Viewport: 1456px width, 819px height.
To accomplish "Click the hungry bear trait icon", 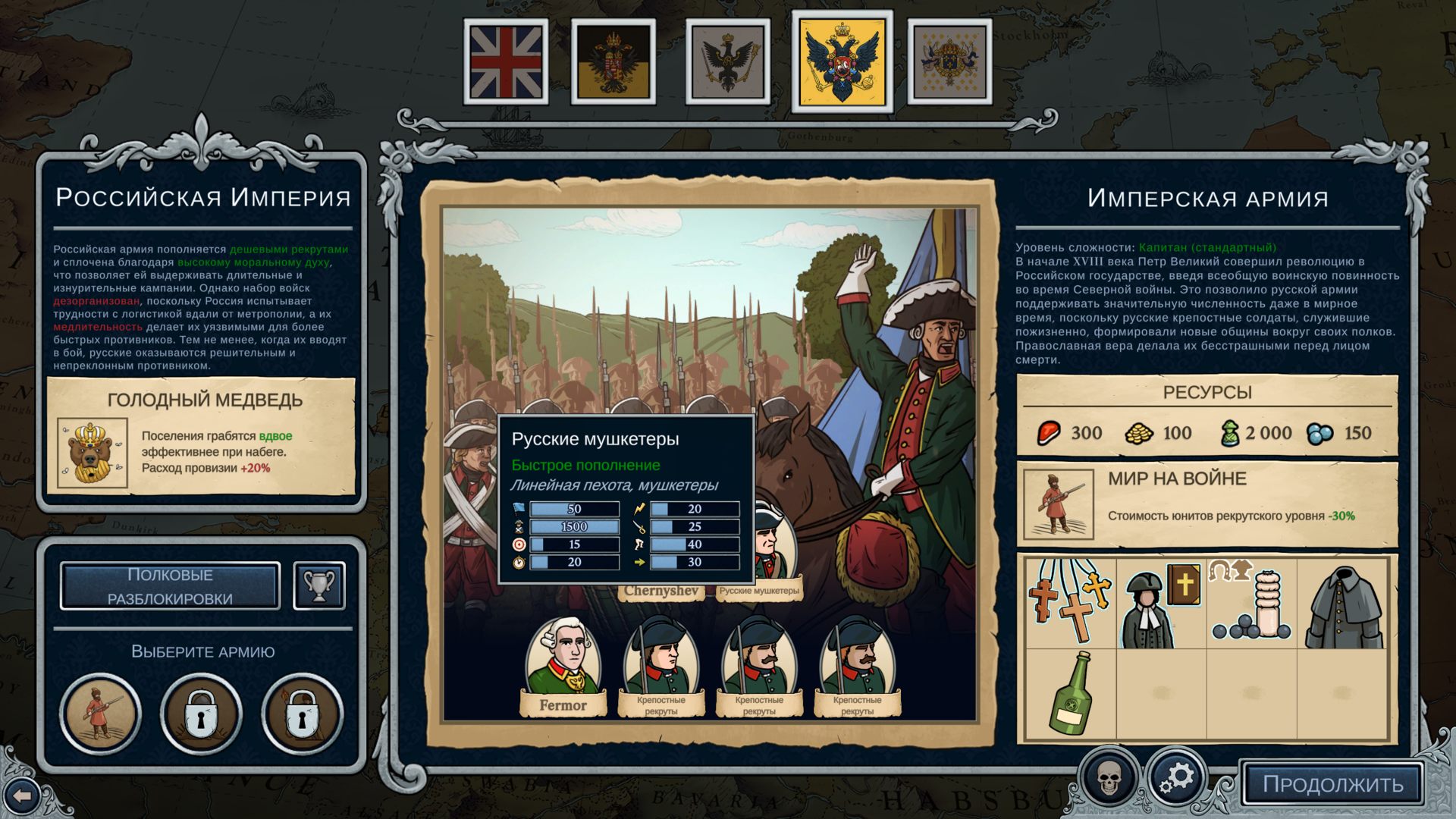I will pyautogui.click(x=92, y=453).
